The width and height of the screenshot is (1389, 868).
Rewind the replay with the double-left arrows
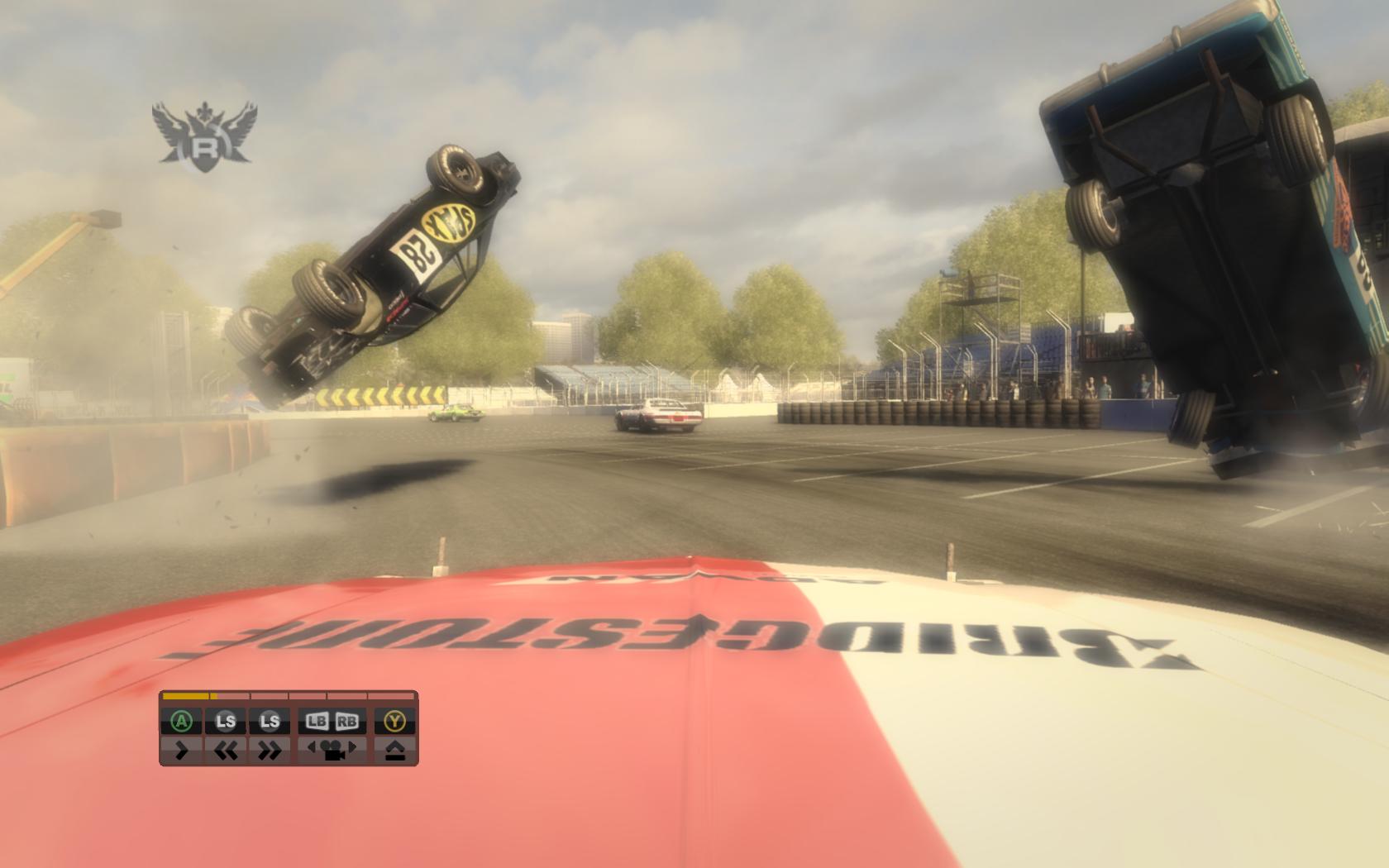pyautogui.click(x=226, y=750)
